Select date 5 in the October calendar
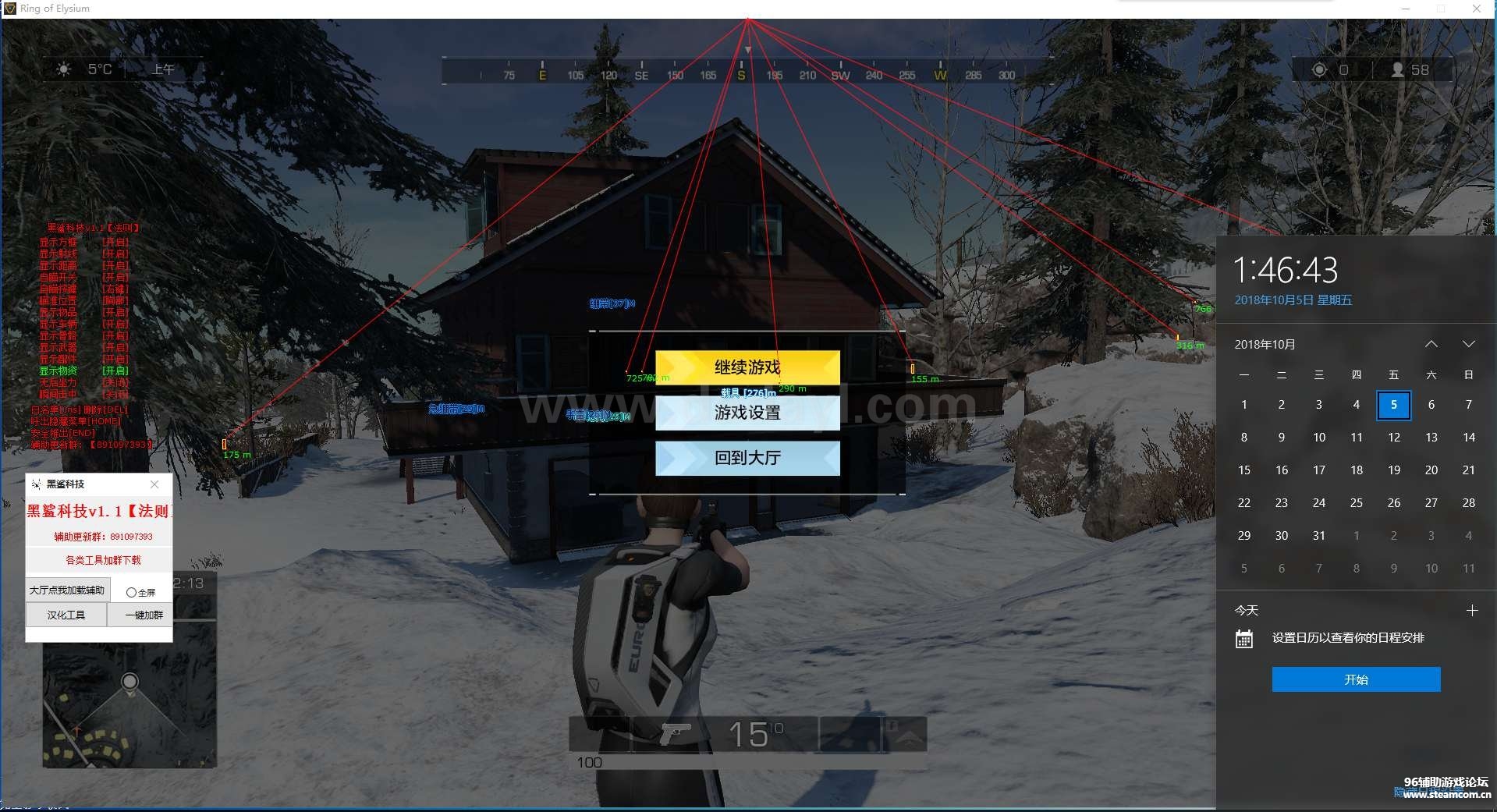The height and width of the screenshot is (812, 1497). point(1393,405)
